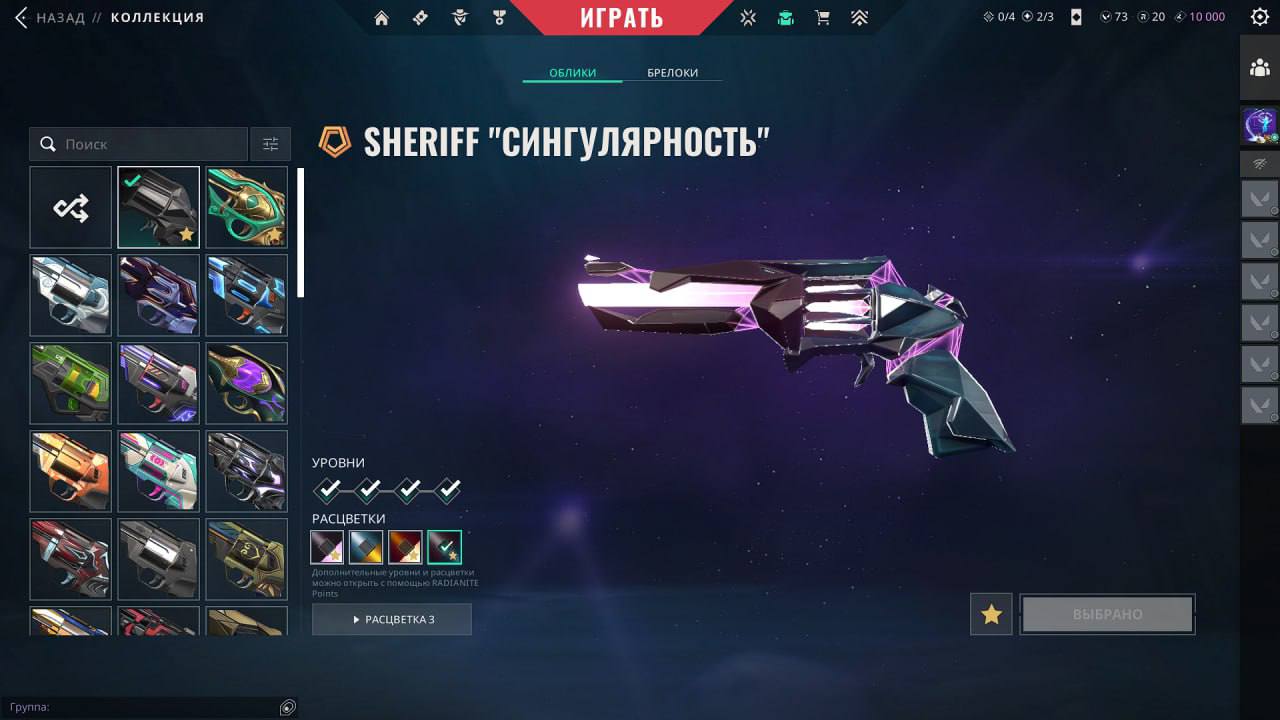This screenshot has width=1280, height=720.
Task: Select the ОБЛИКИ tab
Action: [x=572, y=73]
